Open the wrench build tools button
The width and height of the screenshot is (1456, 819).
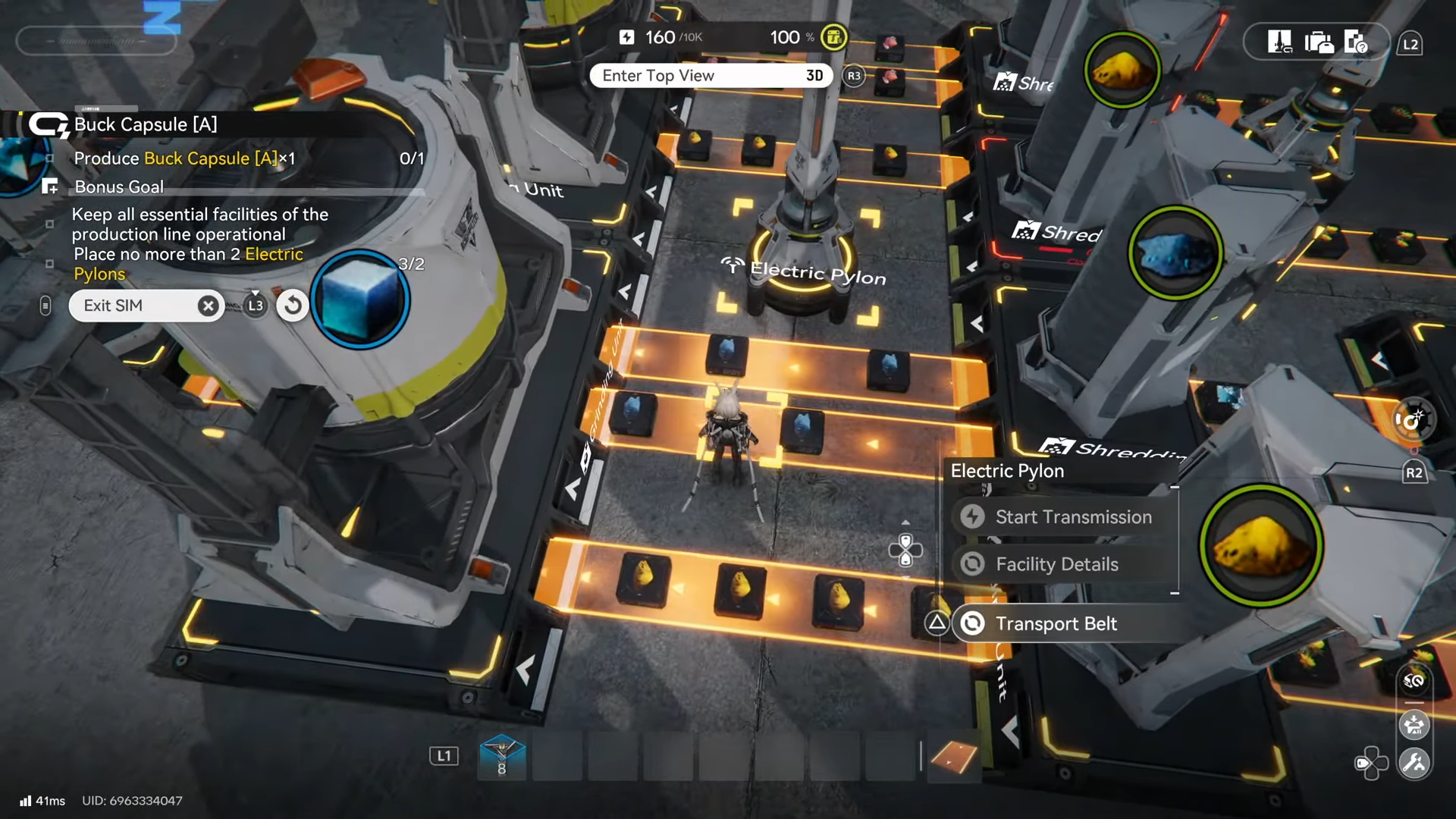pyautogui.click(x=1414, y=763)
